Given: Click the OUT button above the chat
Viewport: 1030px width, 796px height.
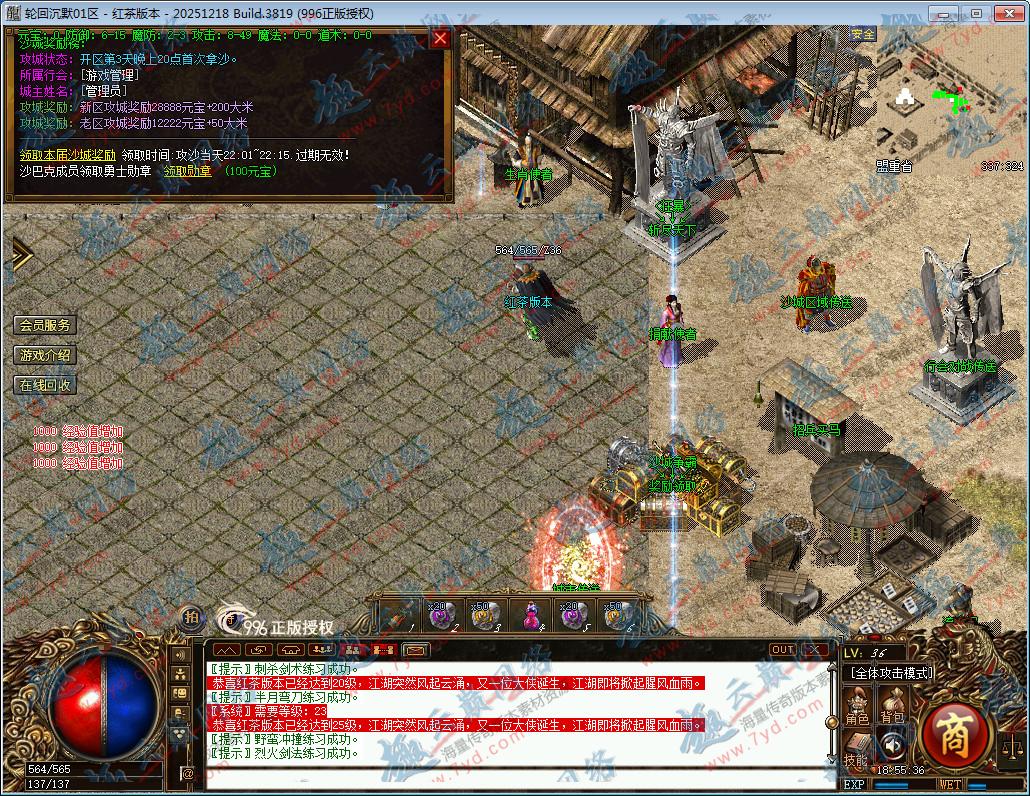Looking at the screenshot, I should pos(782,650).
